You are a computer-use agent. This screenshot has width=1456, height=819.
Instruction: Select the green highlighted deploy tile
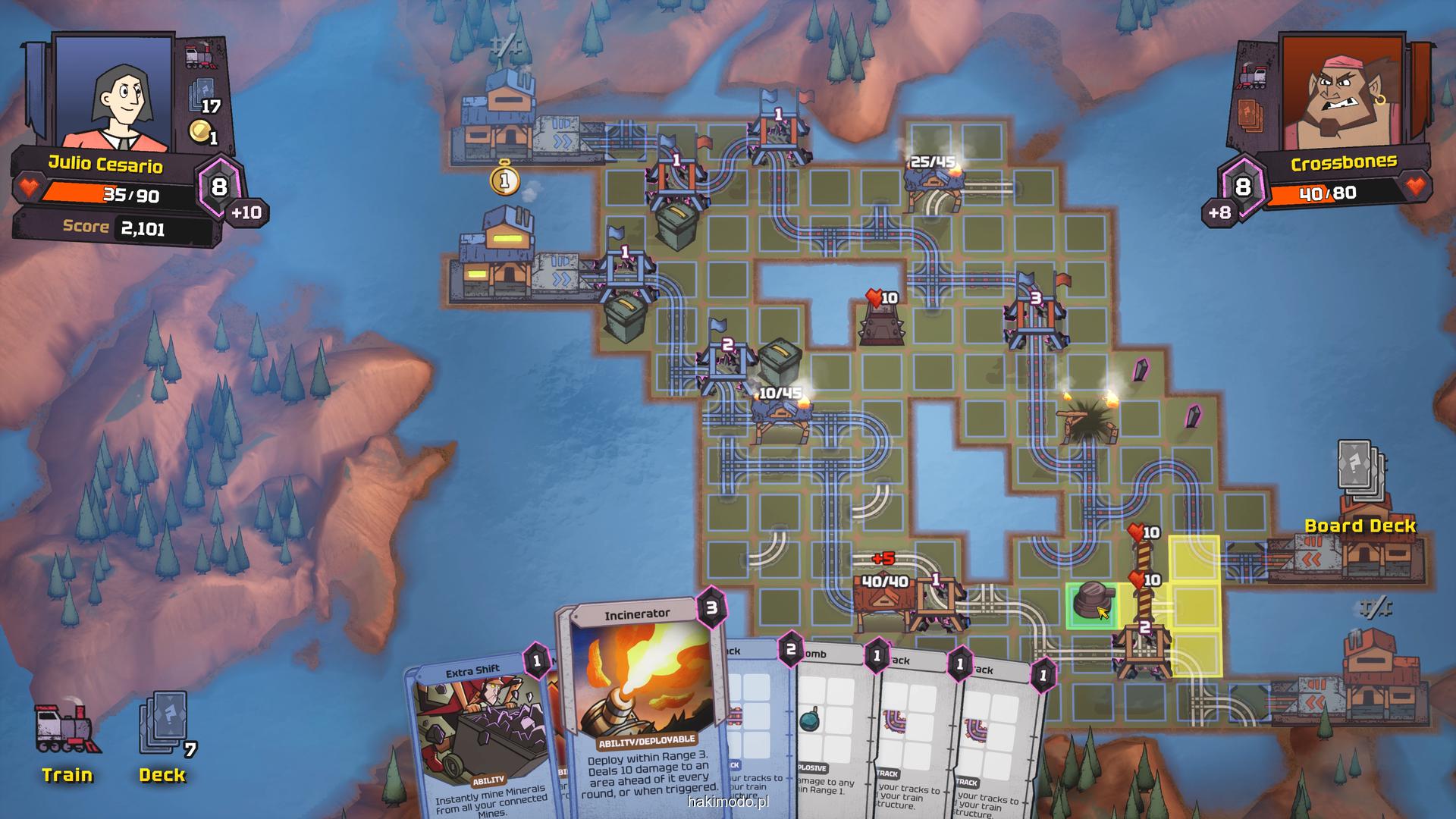point(1090,604)
